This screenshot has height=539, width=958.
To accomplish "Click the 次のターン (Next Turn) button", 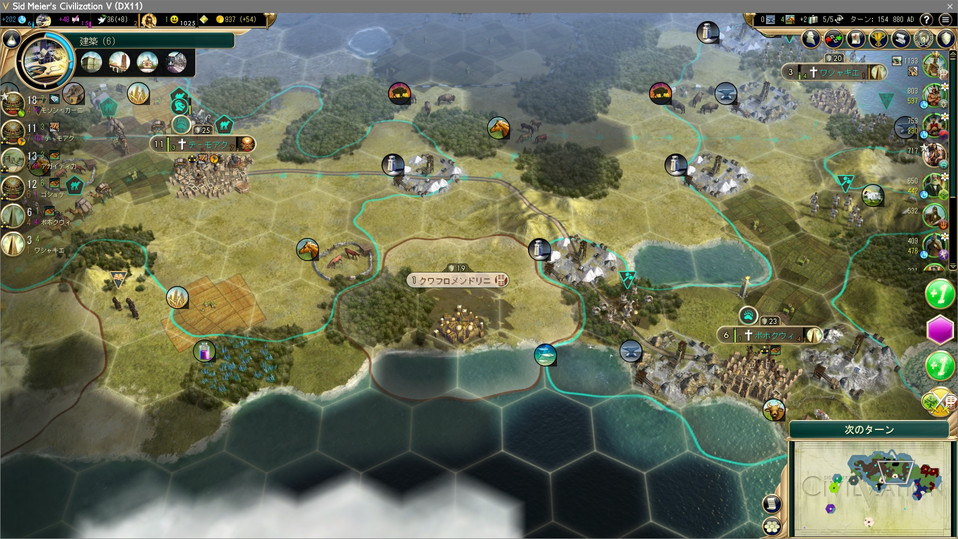I will point(868,429).
